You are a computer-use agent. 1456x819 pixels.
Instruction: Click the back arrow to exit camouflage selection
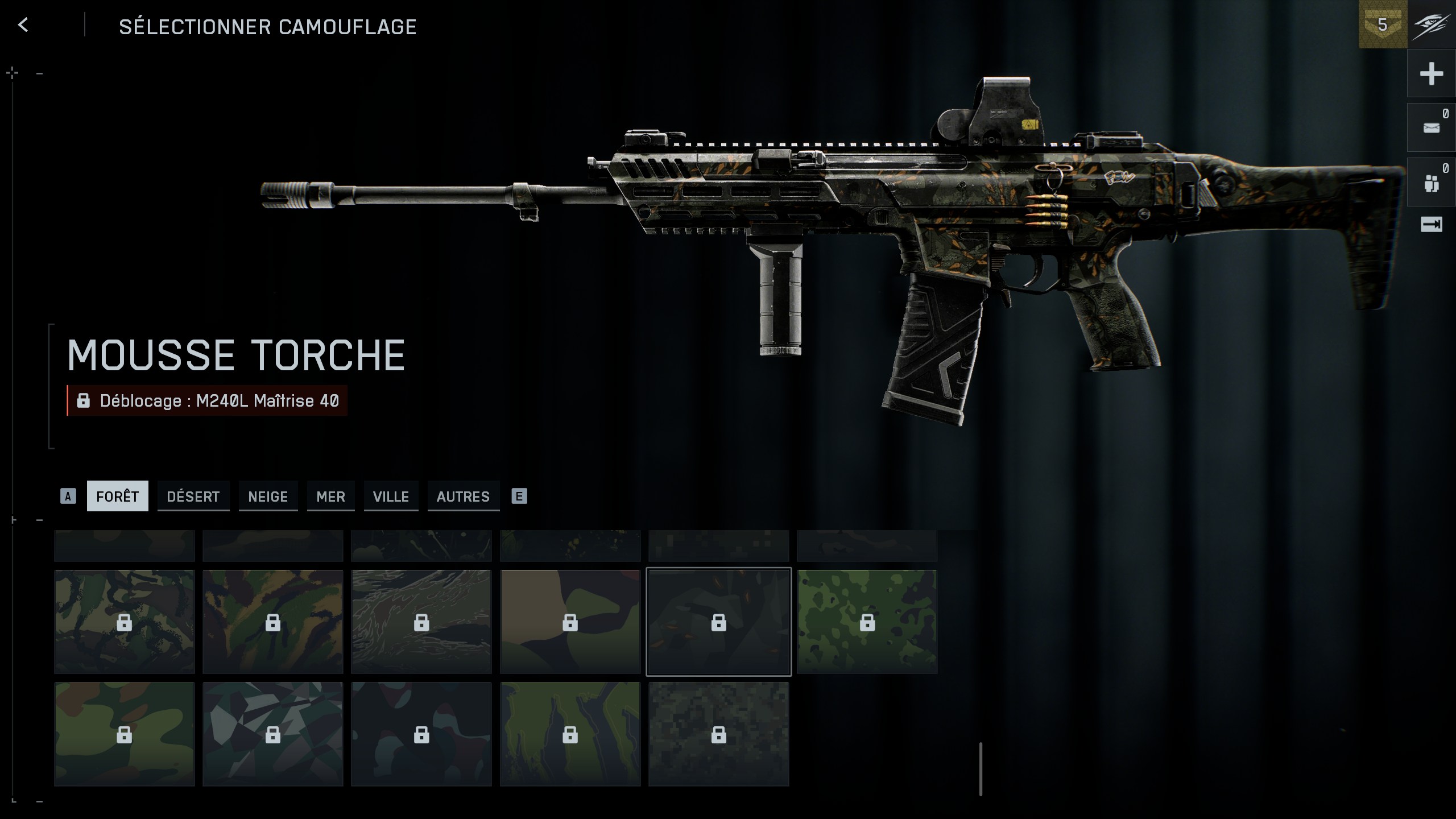tap(22, 24)
